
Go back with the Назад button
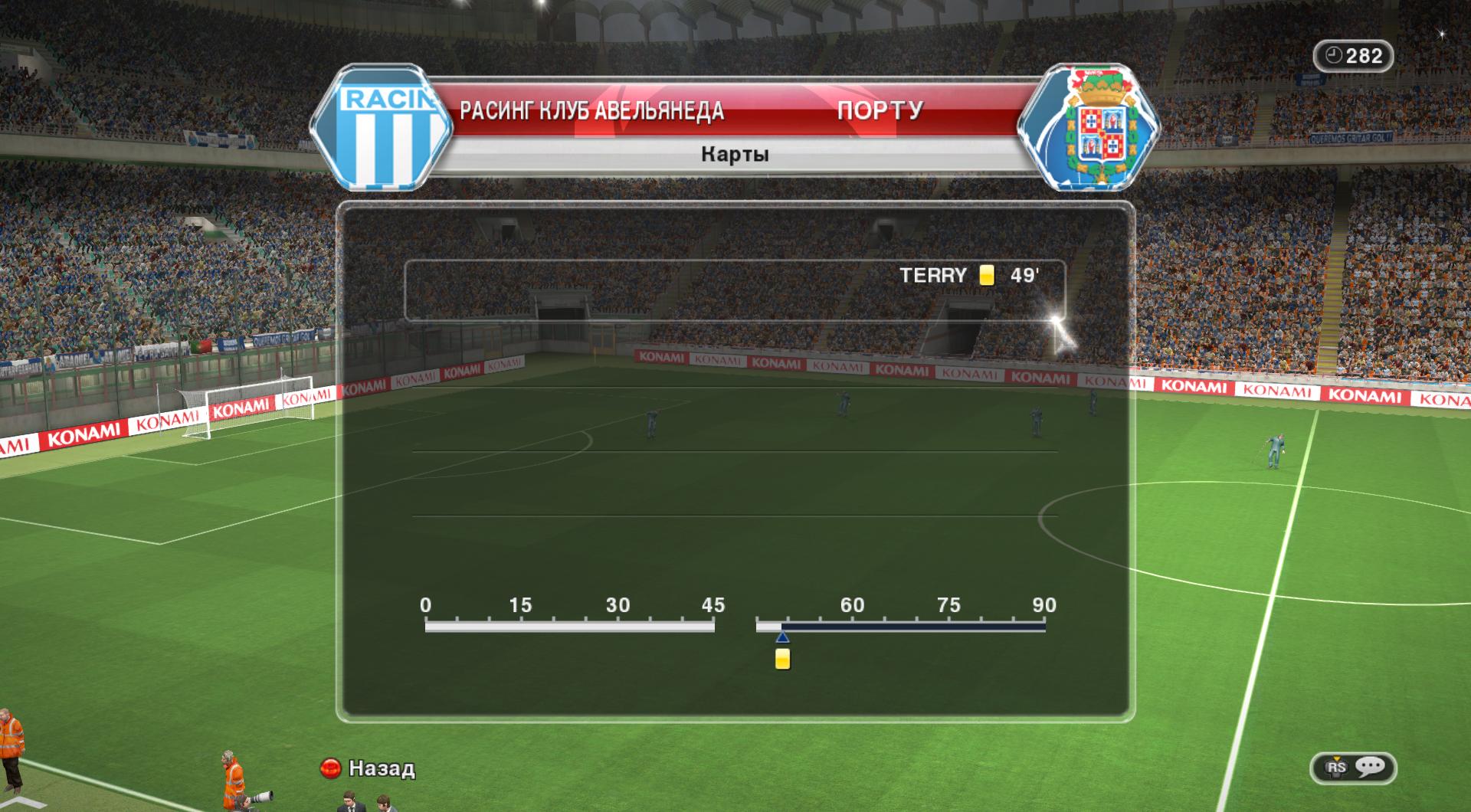coord(369,768)
